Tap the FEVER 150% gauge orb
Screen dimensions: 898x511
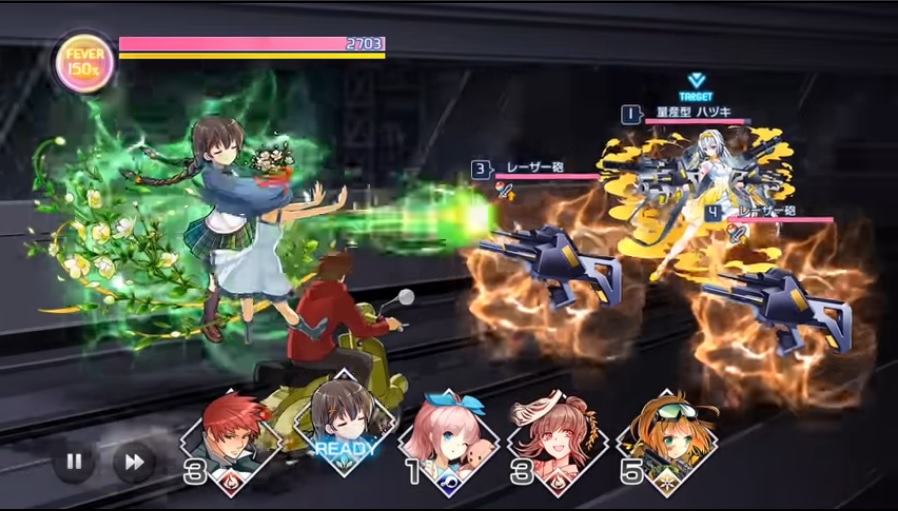[86, 62]
